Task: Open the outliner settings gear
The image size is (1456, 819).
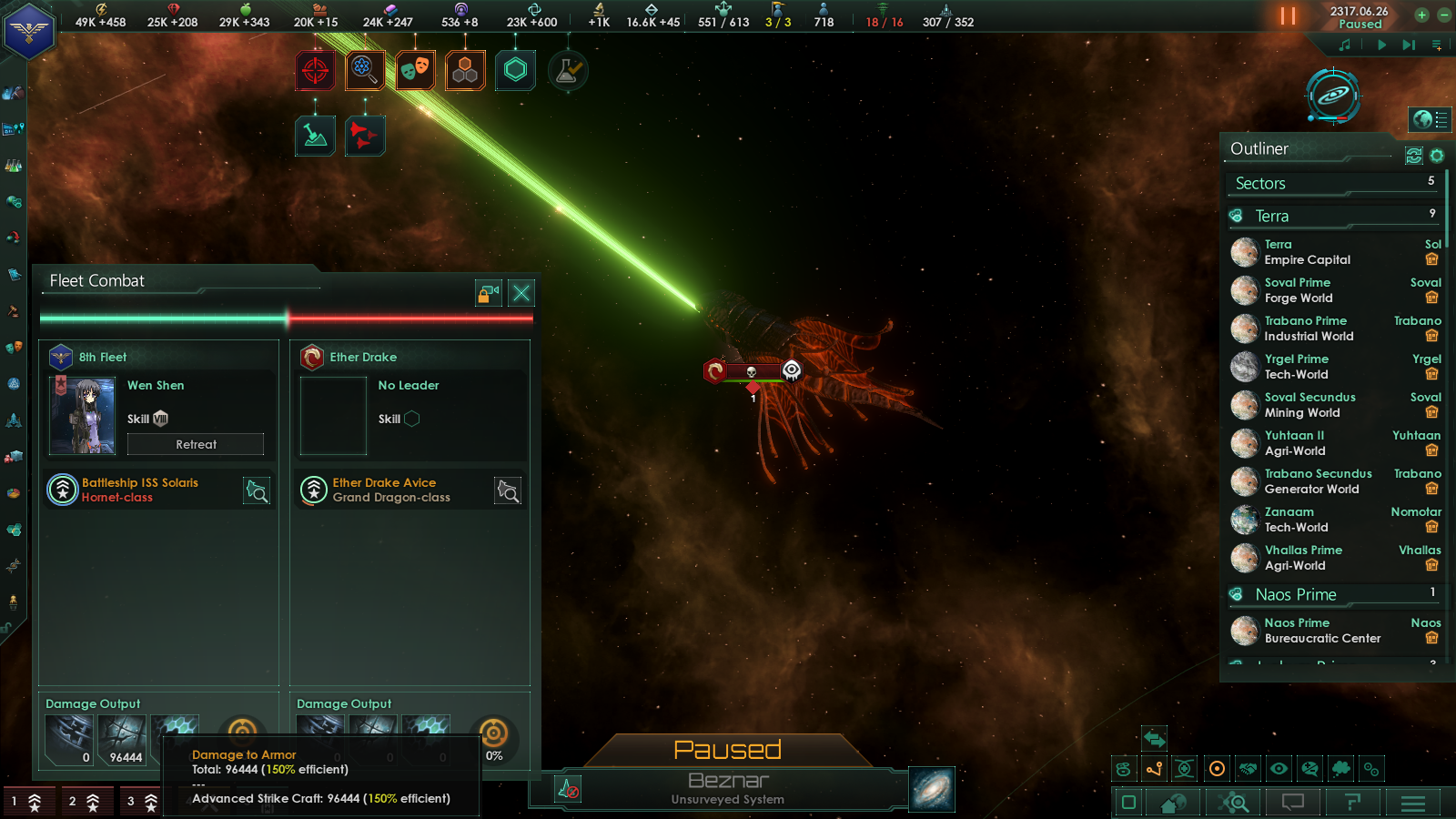Action: click(1437, 156)
